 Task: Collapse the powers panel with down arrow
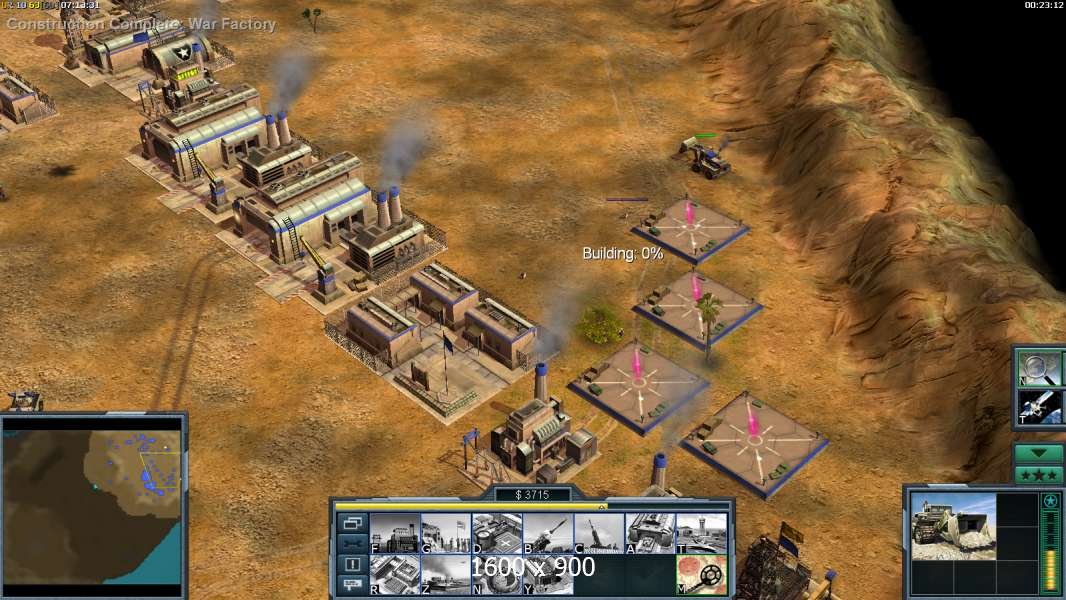[1039, 453]
